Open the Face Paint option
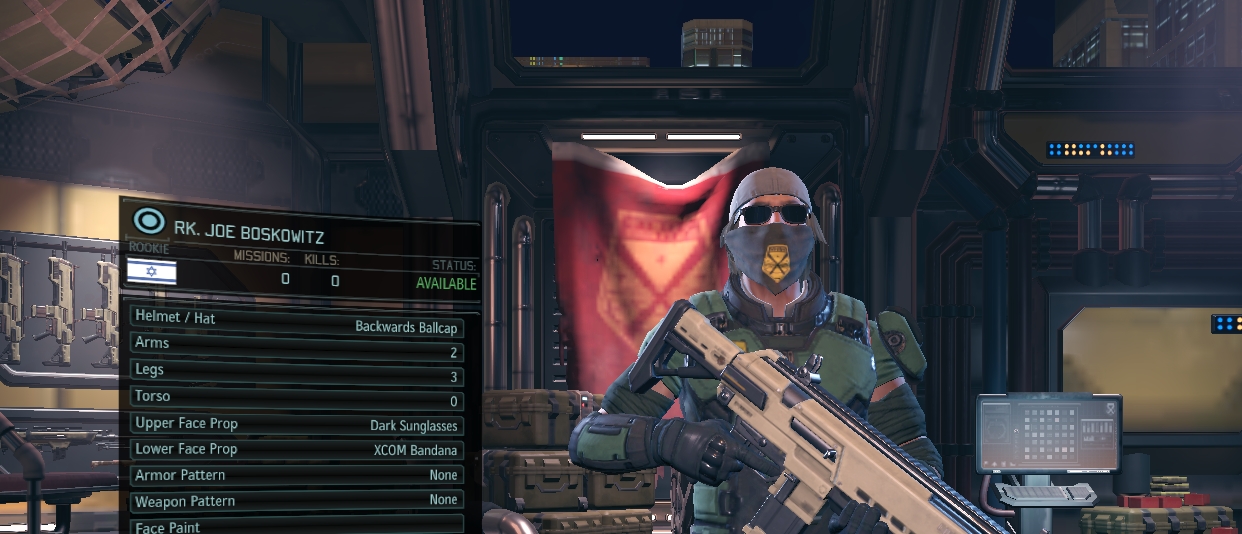This screenshot has height=534, width=1242. (x=297, y=525)
